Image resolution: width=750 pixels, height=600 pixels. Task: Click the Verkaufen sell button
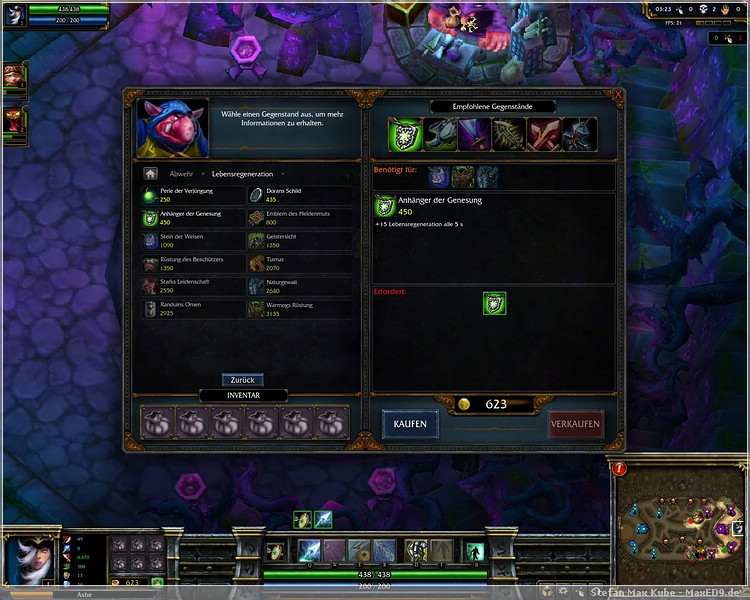pos(576,424)
